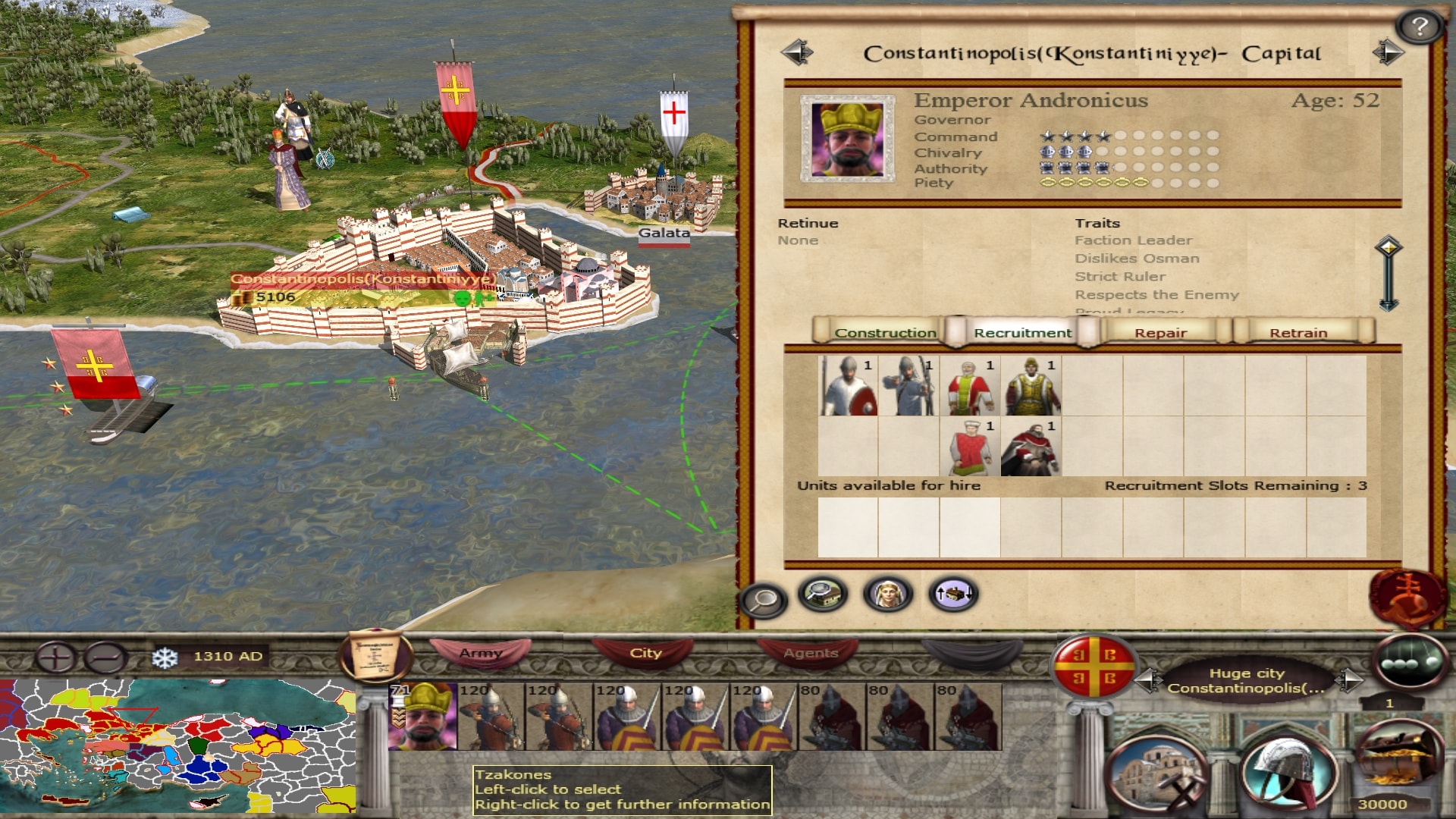
Task: Switch to the Recruitment tab
Action: 1022,332
